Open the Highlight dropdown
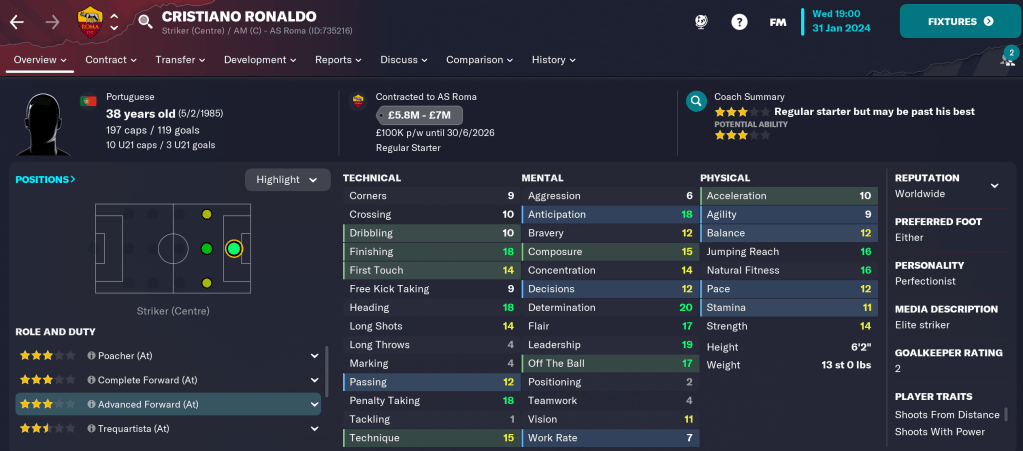 [x=288, y=180]
